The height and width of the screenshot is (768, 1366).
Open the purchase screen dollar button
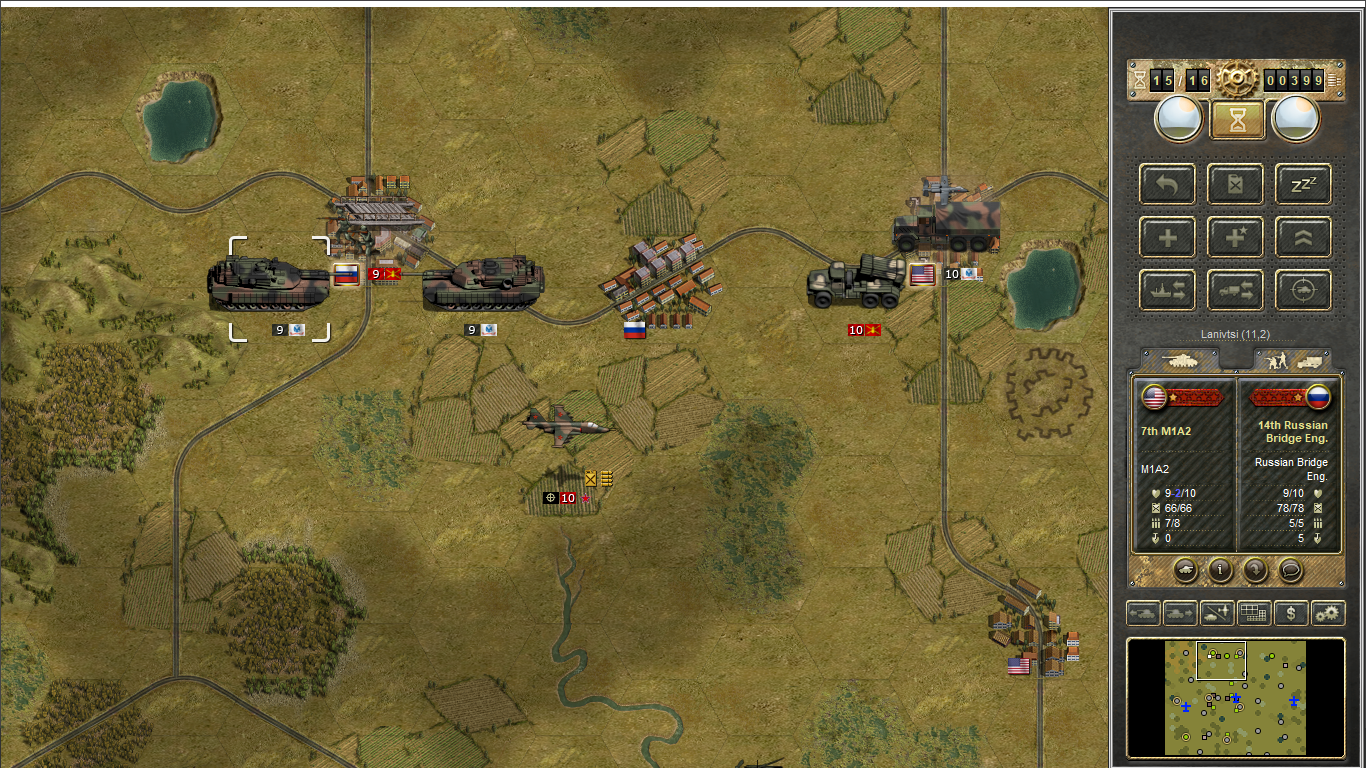point(1291,612)
